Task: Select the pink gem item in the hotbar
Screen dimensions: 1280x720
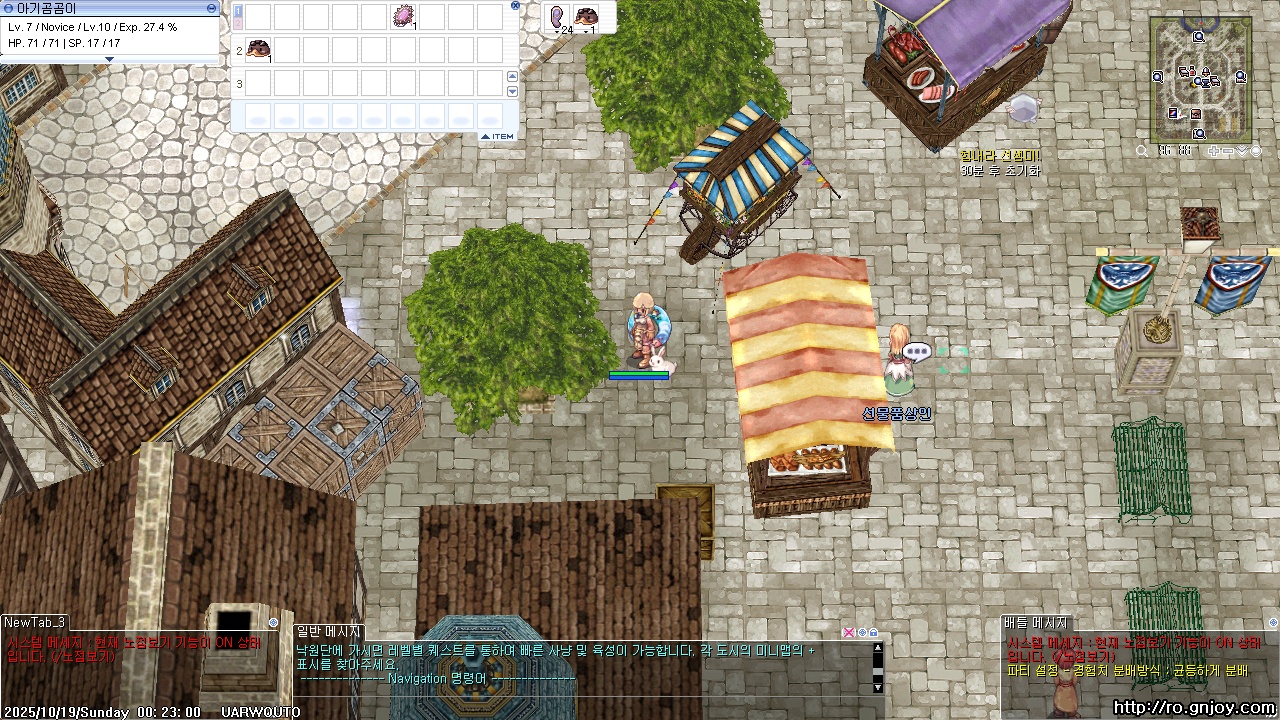Action: point(403,16)
